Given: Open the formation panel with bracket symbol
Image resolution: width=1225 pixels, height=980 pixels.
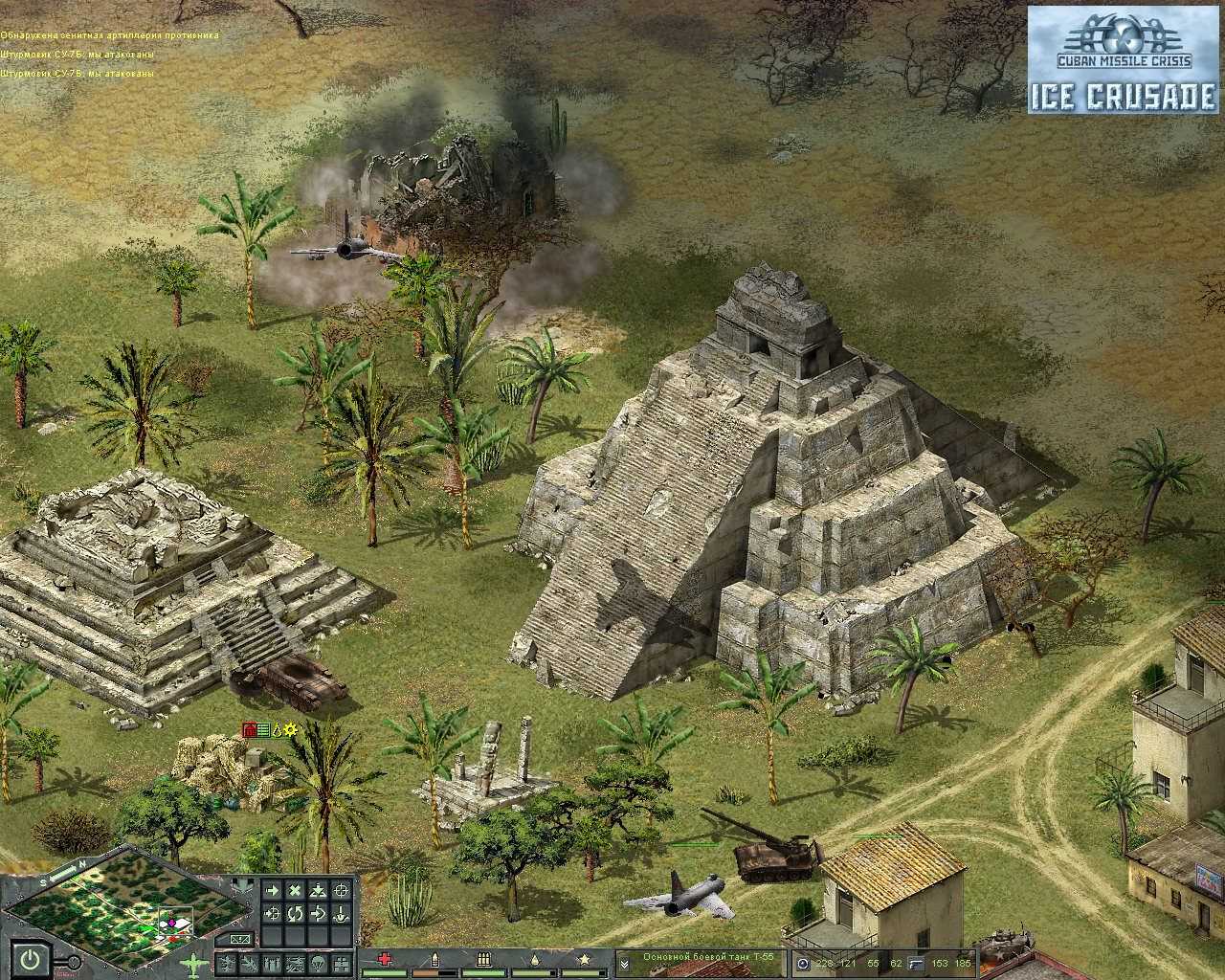Looking at the screenshot, I should [241, 939].
